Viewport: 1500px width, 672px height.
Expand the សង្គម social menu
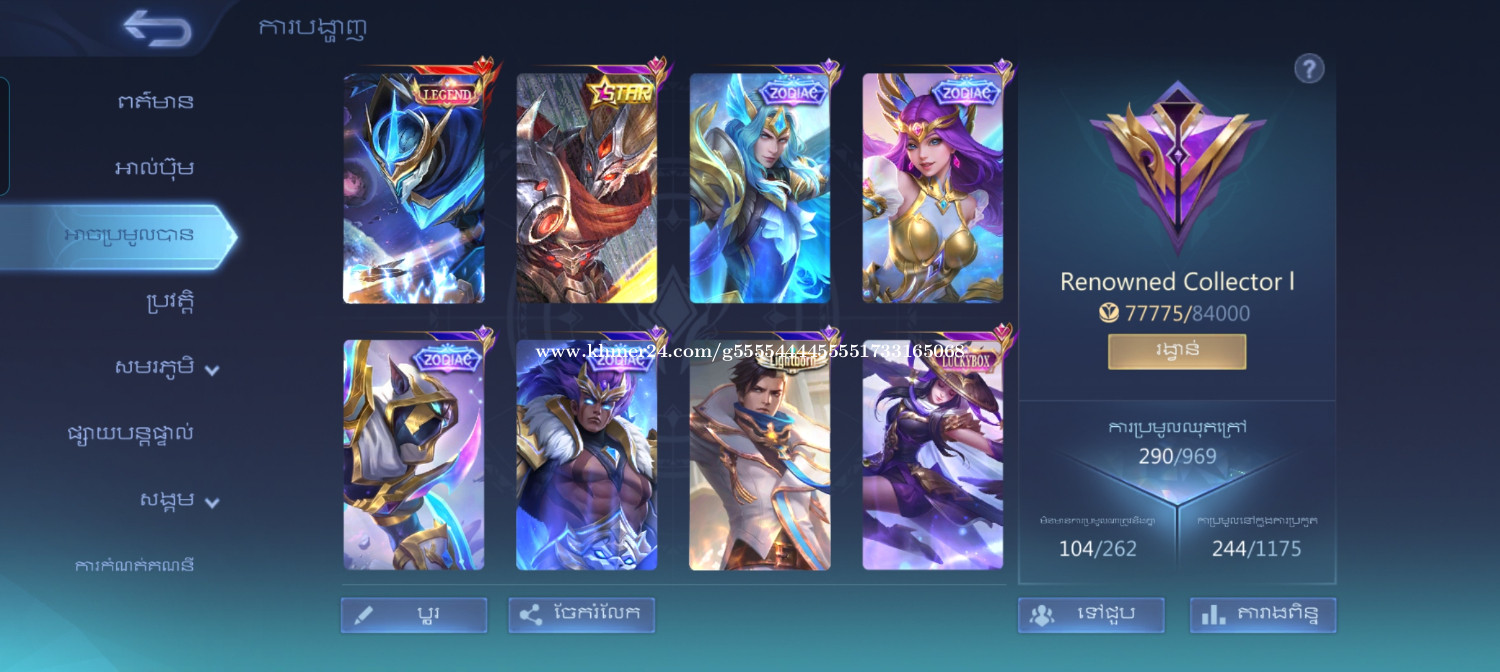[x=178, y=501]
